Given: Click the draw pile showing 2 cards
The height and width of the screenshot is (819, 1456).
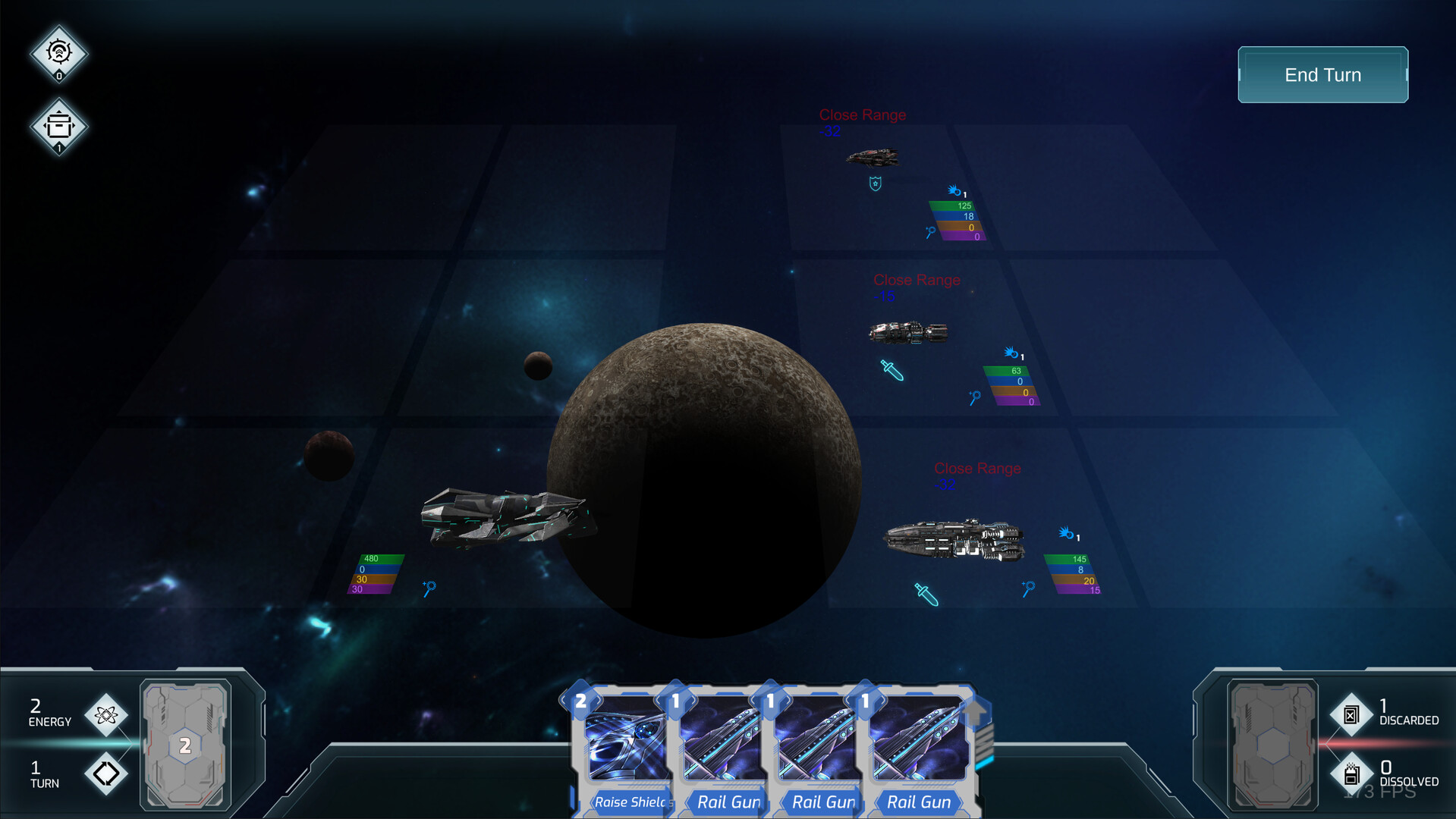Looking at the screenshot, I should pyautogui.click(x=184, y=747).
